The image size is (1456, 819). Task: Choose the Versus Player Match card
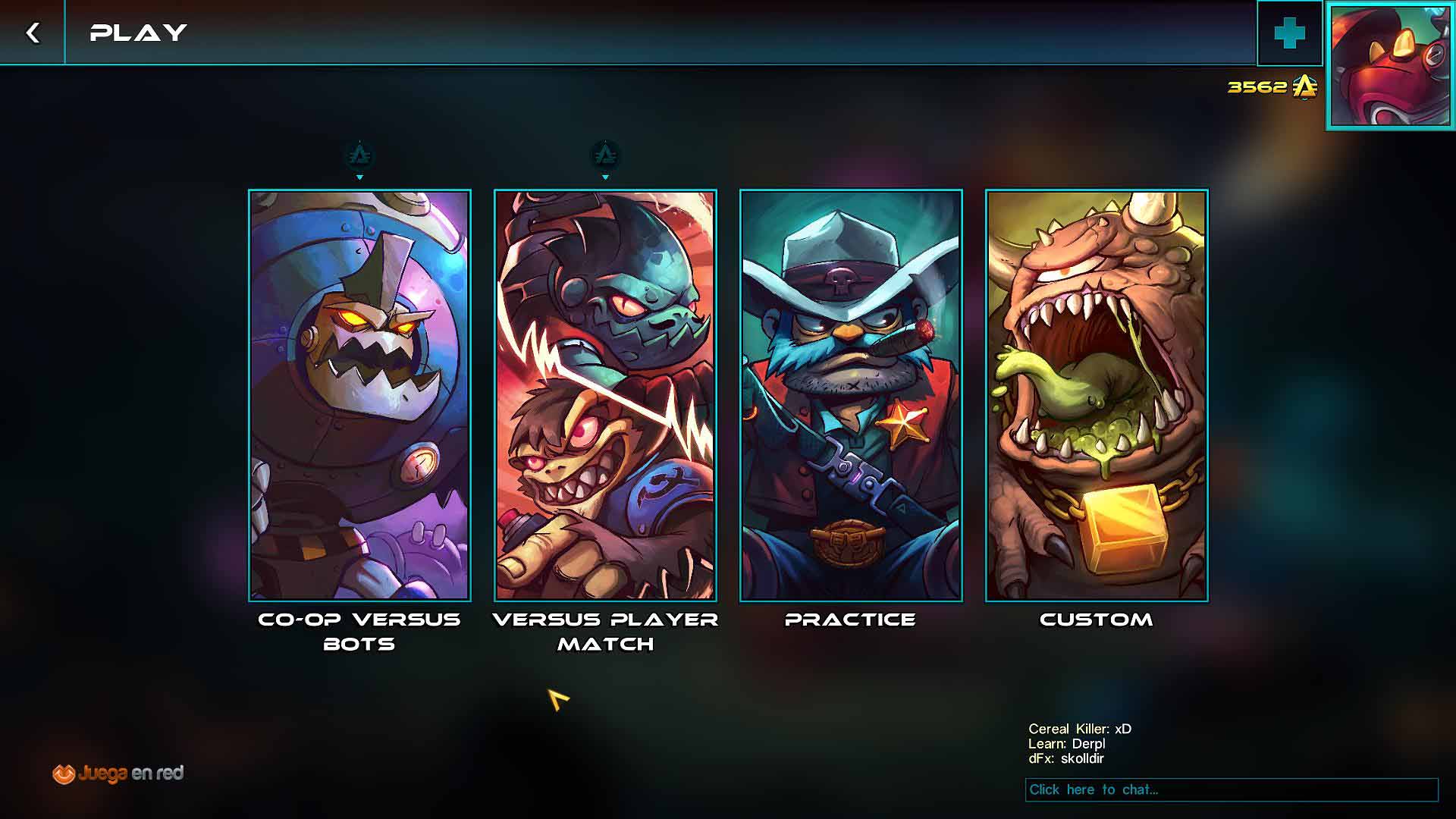(x=605, y=395)
